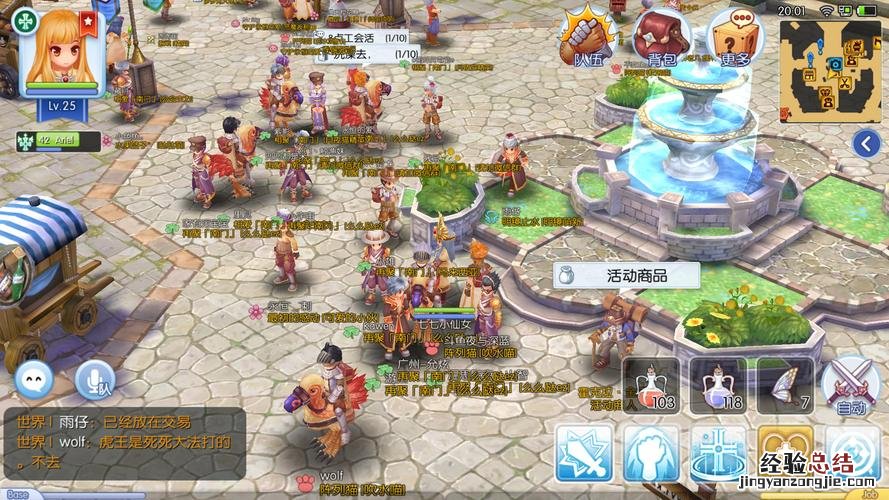The image size is (889, 500).
Task: Toggle 自动 auto-battle crossed swords
Action: pos(850,385)
